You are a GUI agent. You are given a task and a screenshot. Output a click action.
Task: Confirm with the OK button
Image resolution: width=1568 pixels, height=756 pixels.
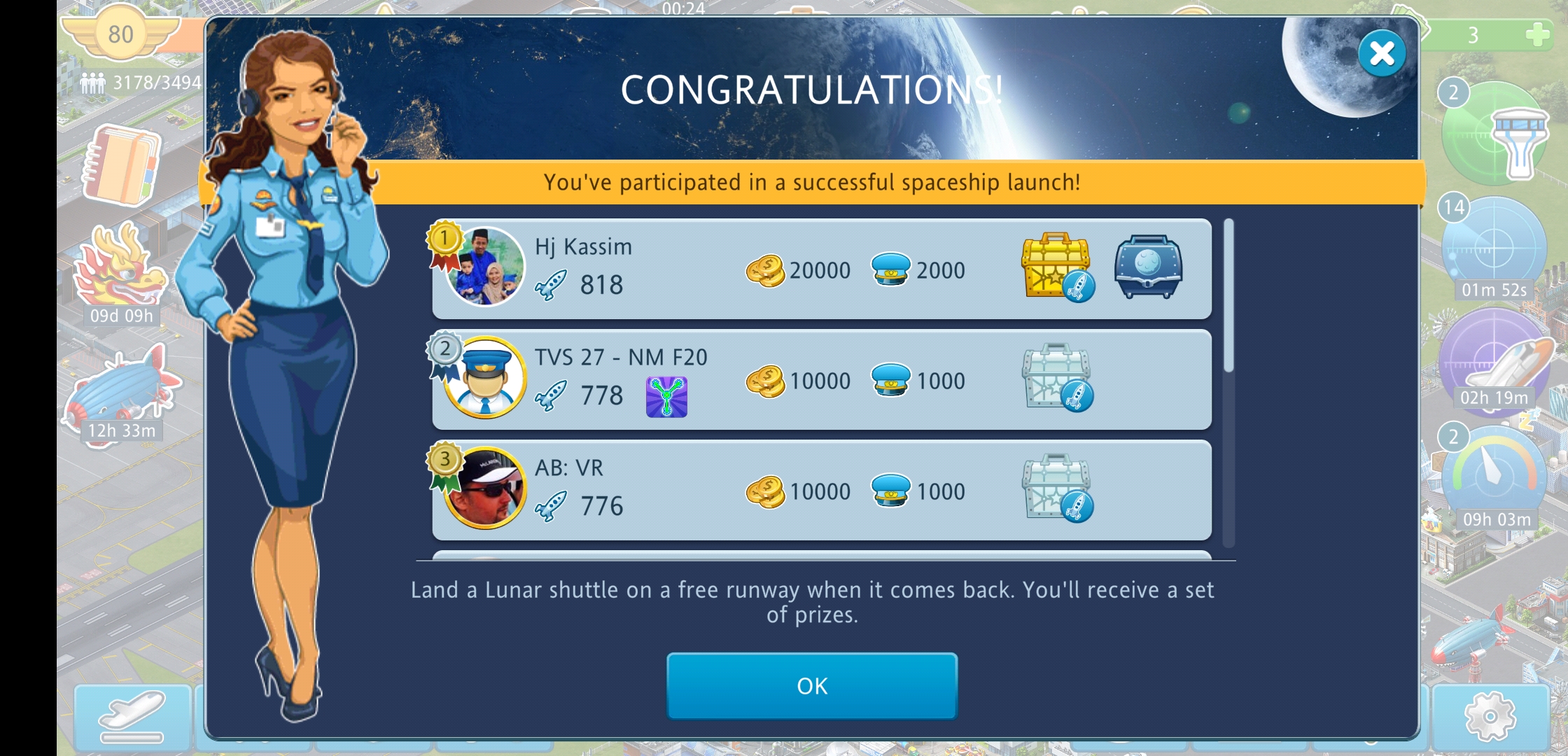(812, 686)
